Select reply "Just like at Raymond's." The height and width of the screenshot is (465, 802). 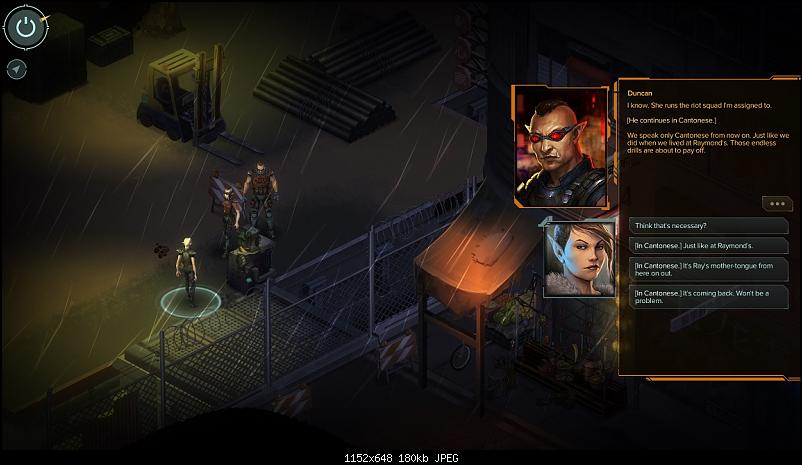(x=695, y=245)
